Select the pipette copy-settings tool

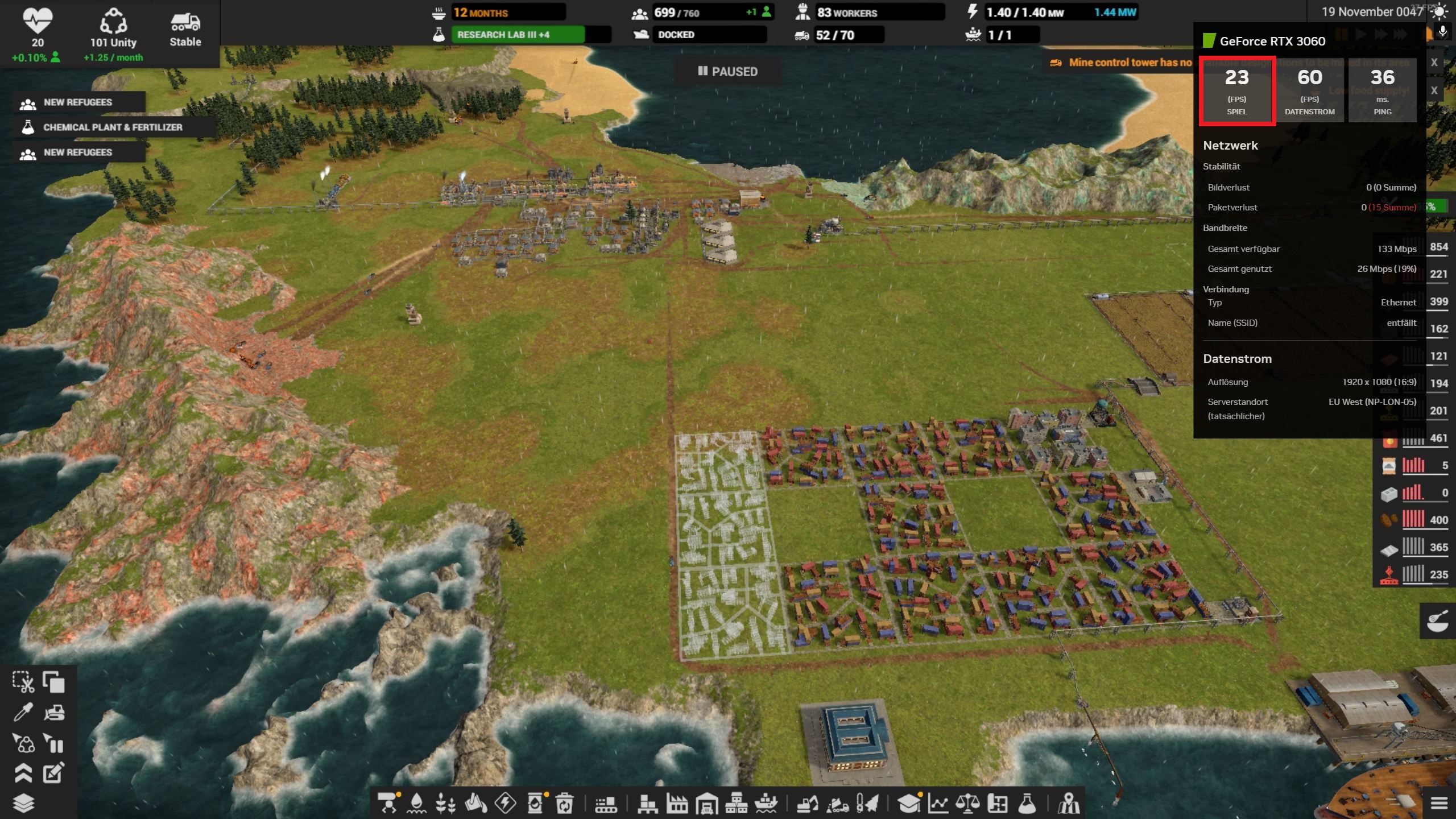click(x=24, y=711)
